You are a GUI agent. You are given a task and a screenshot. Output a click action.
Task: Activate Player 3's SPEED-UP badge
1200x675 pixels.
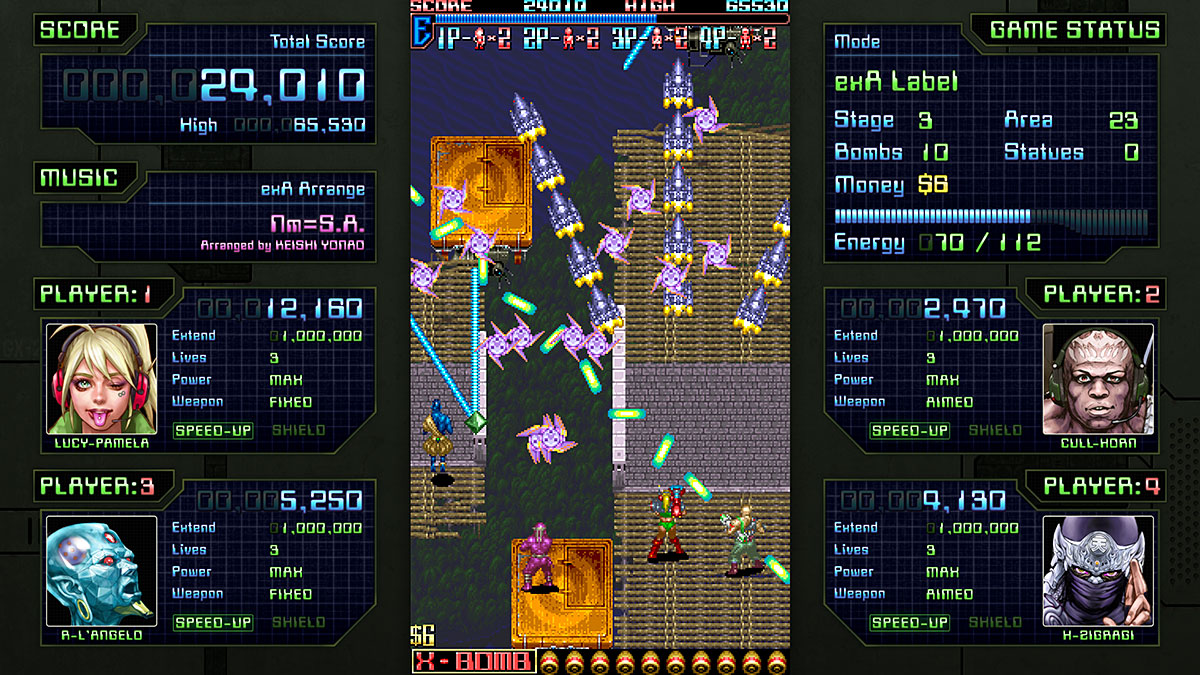[x=214, y=623]
